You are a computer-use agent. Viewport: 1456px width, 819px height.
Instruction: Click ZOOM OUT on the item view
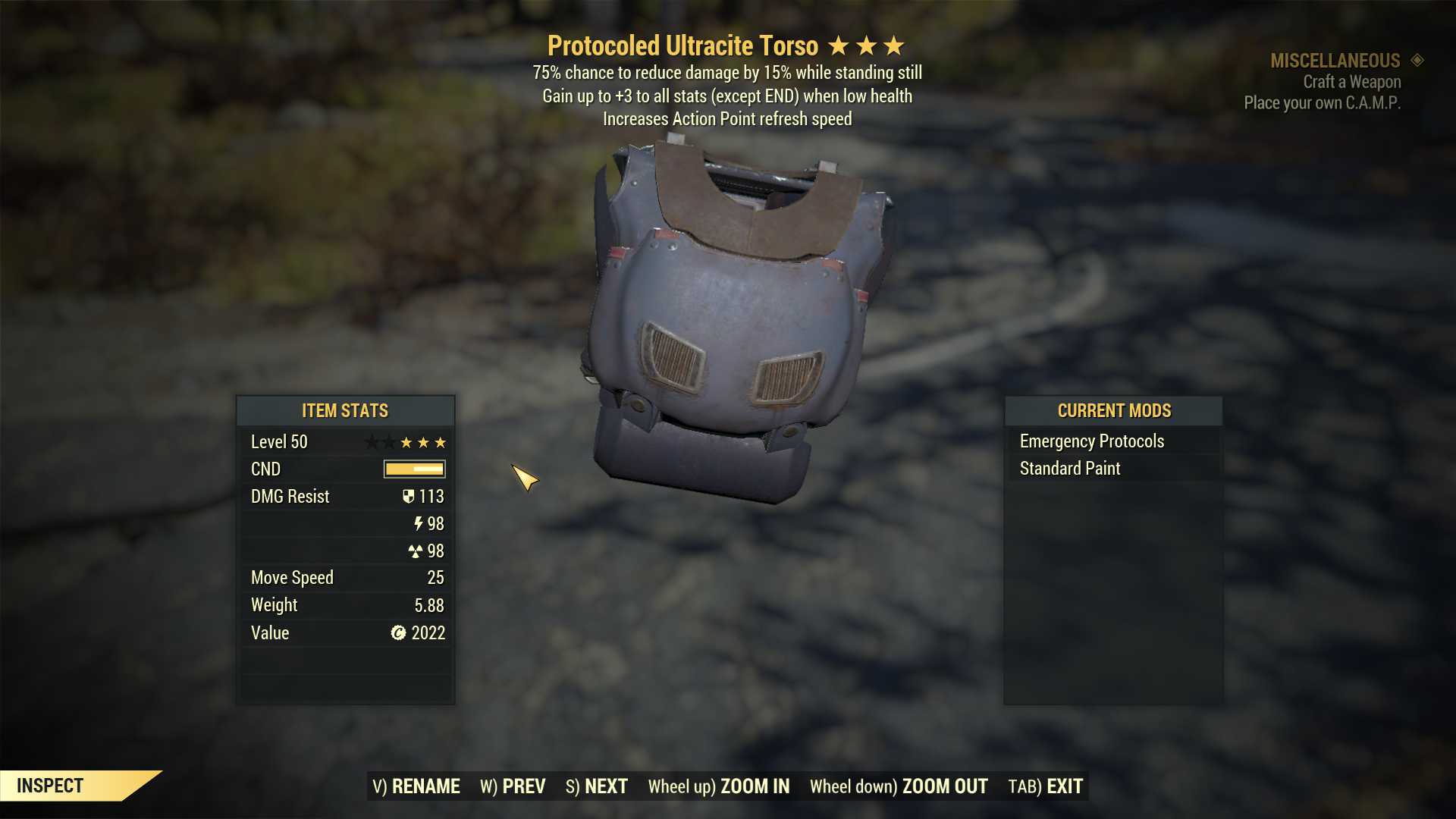coord(898,786)
